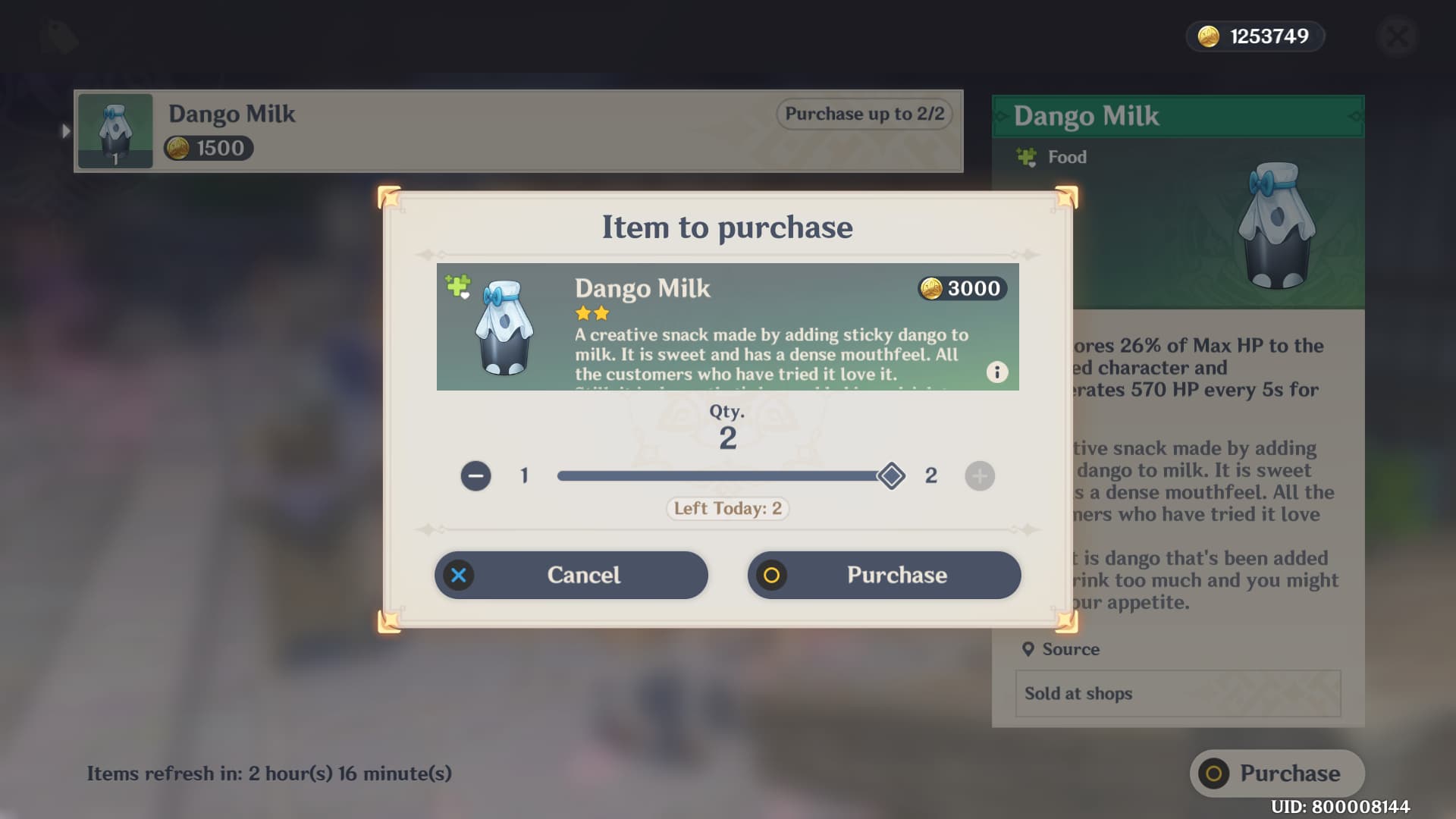Screen dimensions: 1456x819
Task: Increase quantity with the plus button
Action: point(979,476)
